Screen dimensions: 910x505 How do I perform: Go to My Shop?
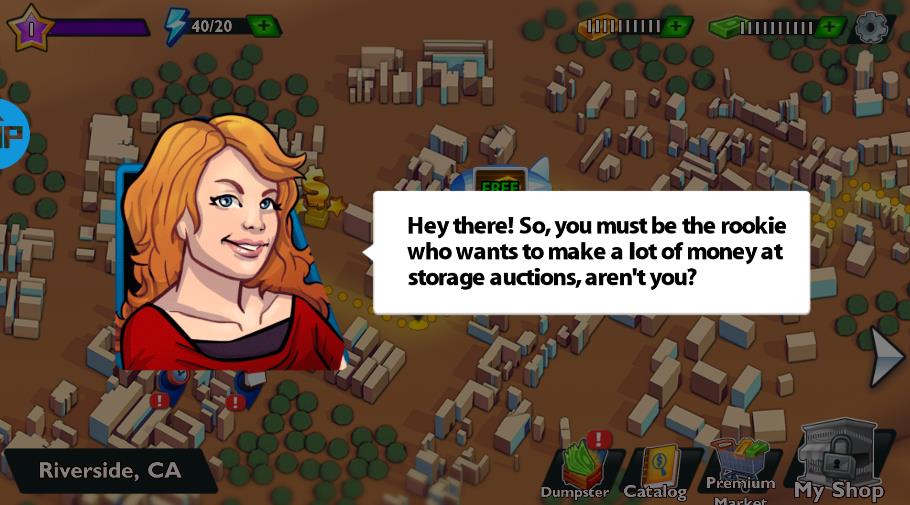[x=839, y=461]
